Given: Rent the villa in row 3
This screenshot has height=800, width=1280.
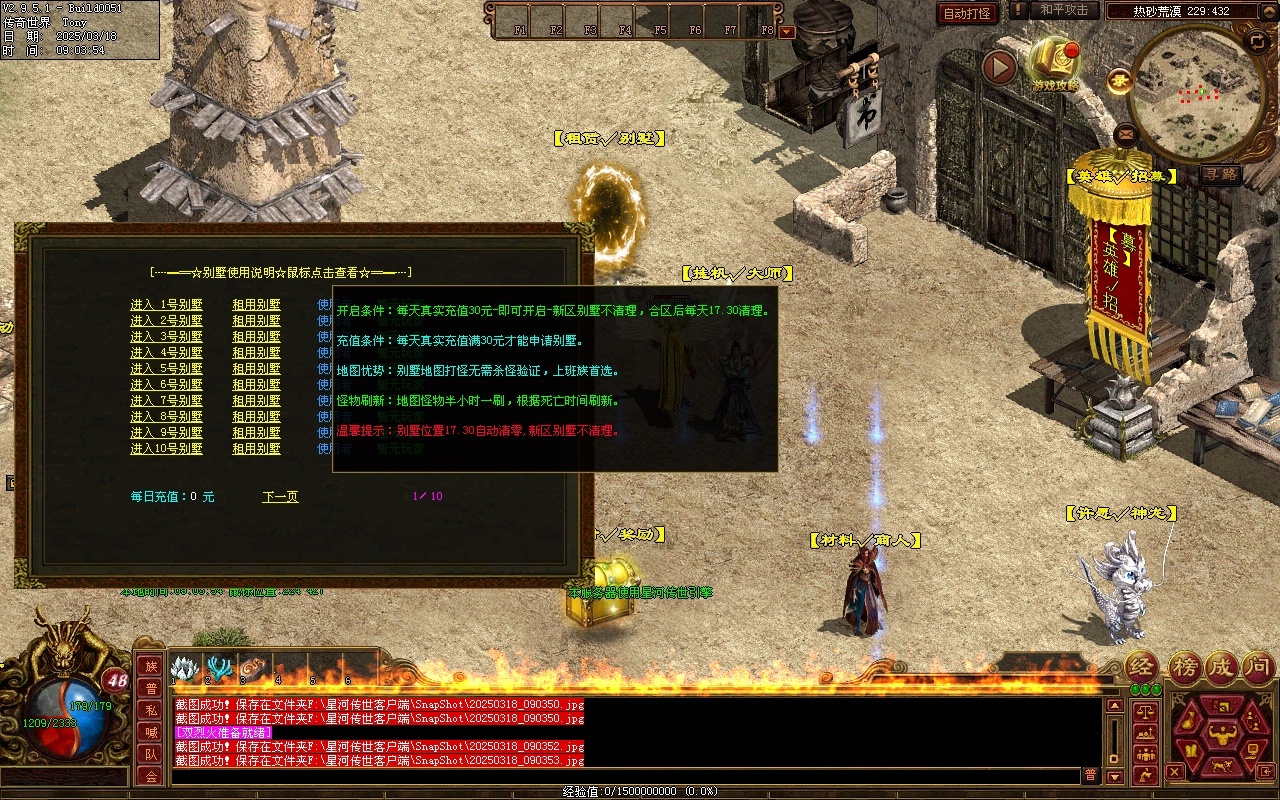Looking at the screenshot, I should pos(256,337).
